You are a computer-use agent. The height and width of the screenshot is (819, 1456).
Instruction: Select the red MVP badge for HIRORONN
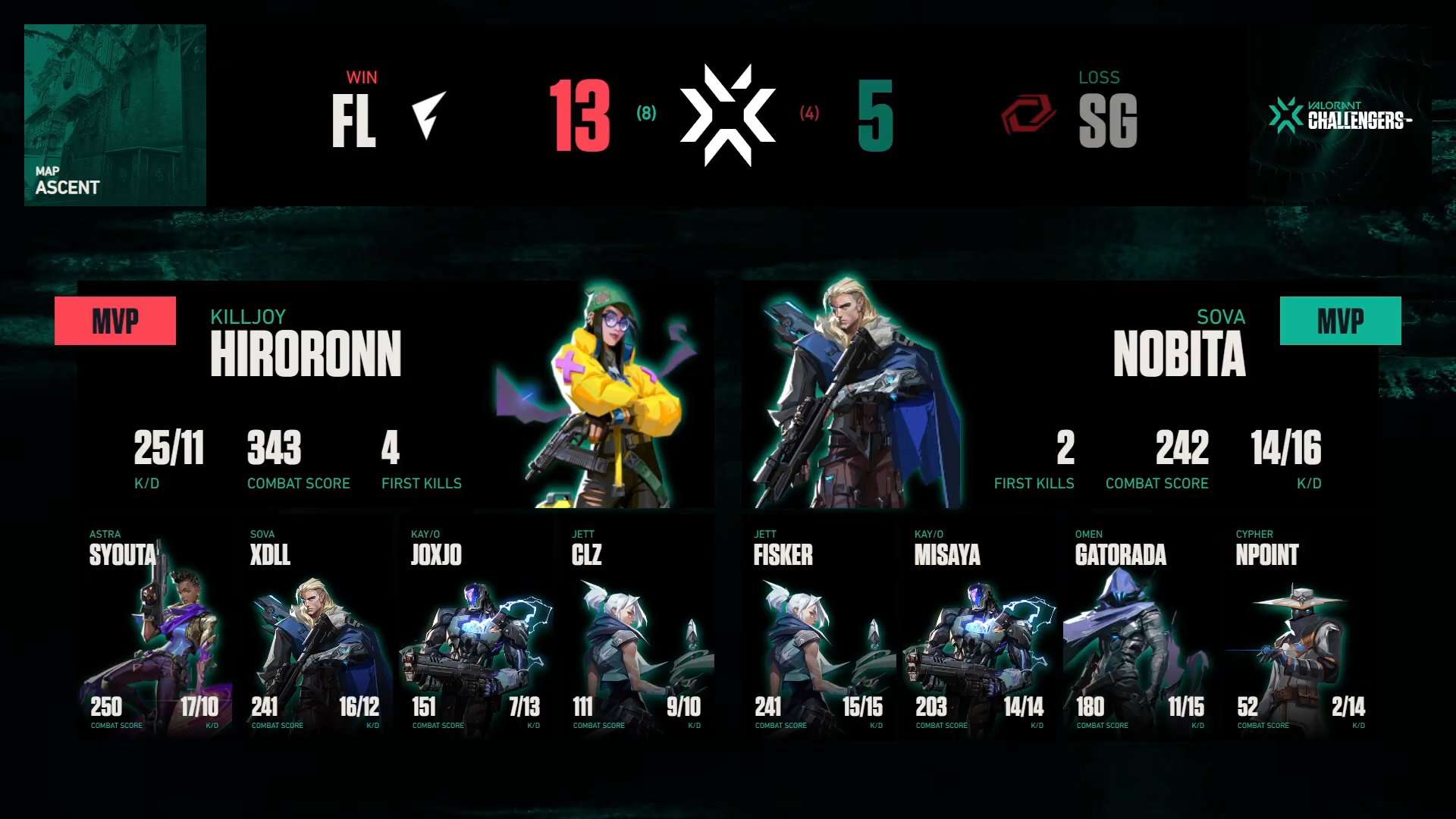coord(115,320)
